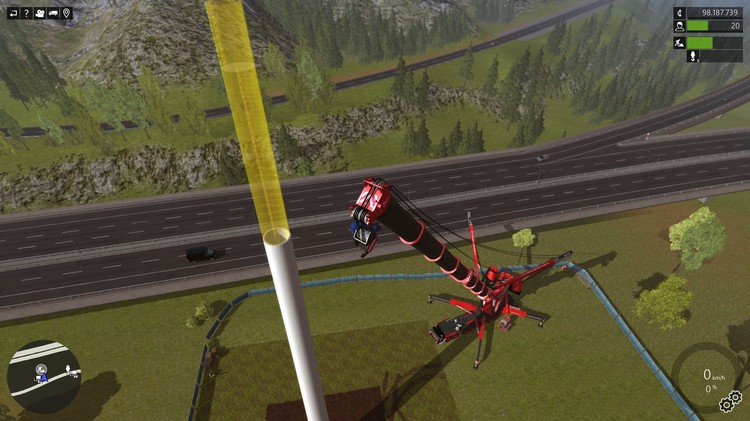Open the question mark help

click(x=25, y=13)
